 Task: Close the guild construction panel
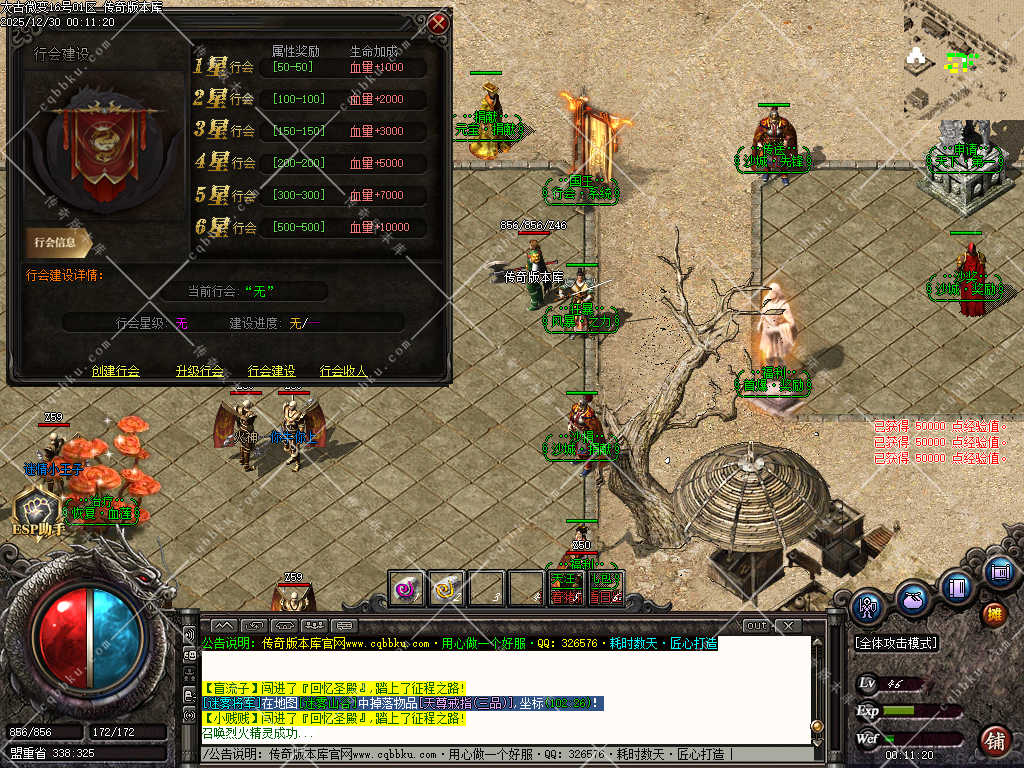(438, 23)
